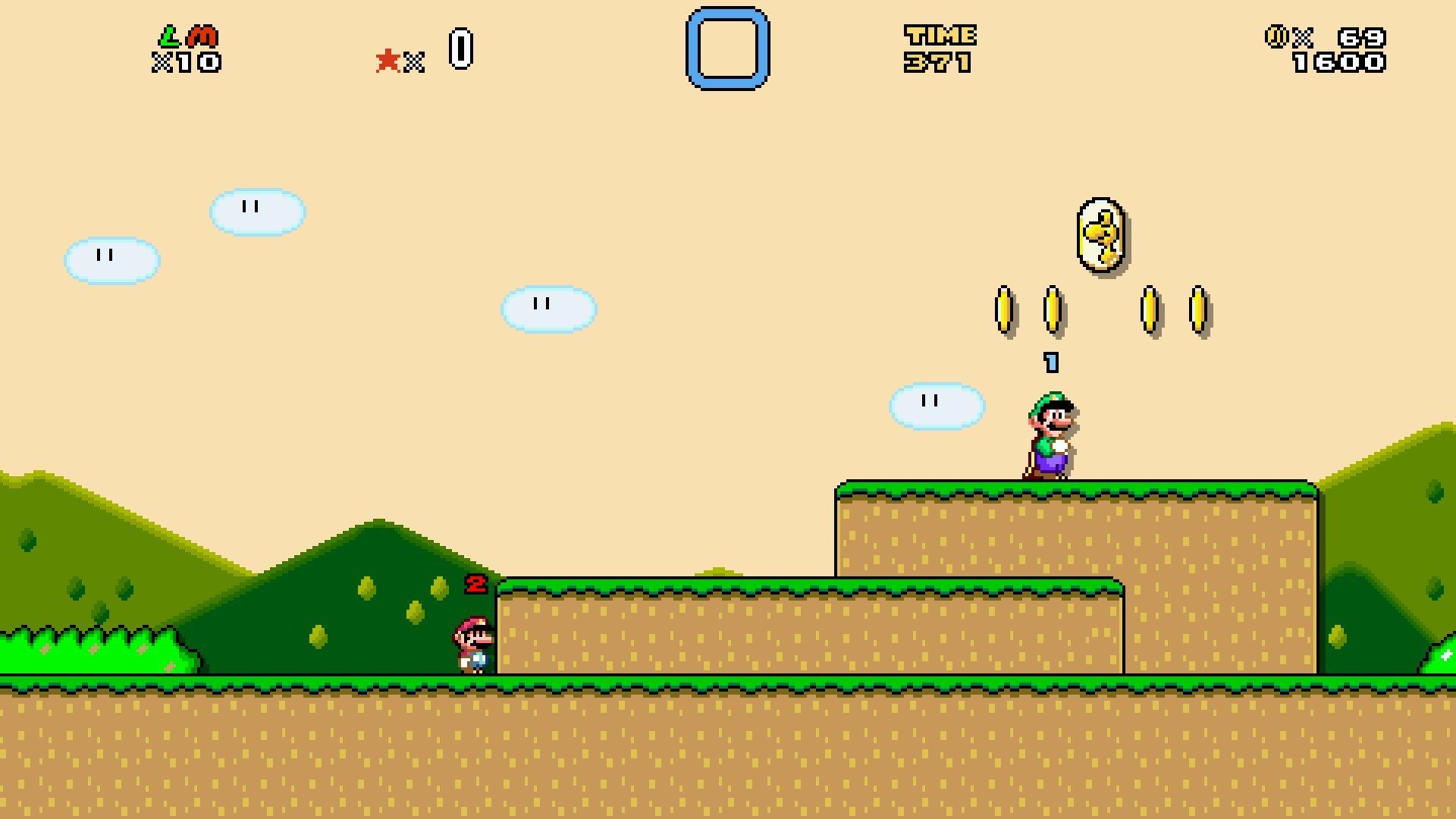Image resolution: width=1456 pixels, height=819 pixels.
Task: Click the red 2 marker above Mario
Action: 476,585
